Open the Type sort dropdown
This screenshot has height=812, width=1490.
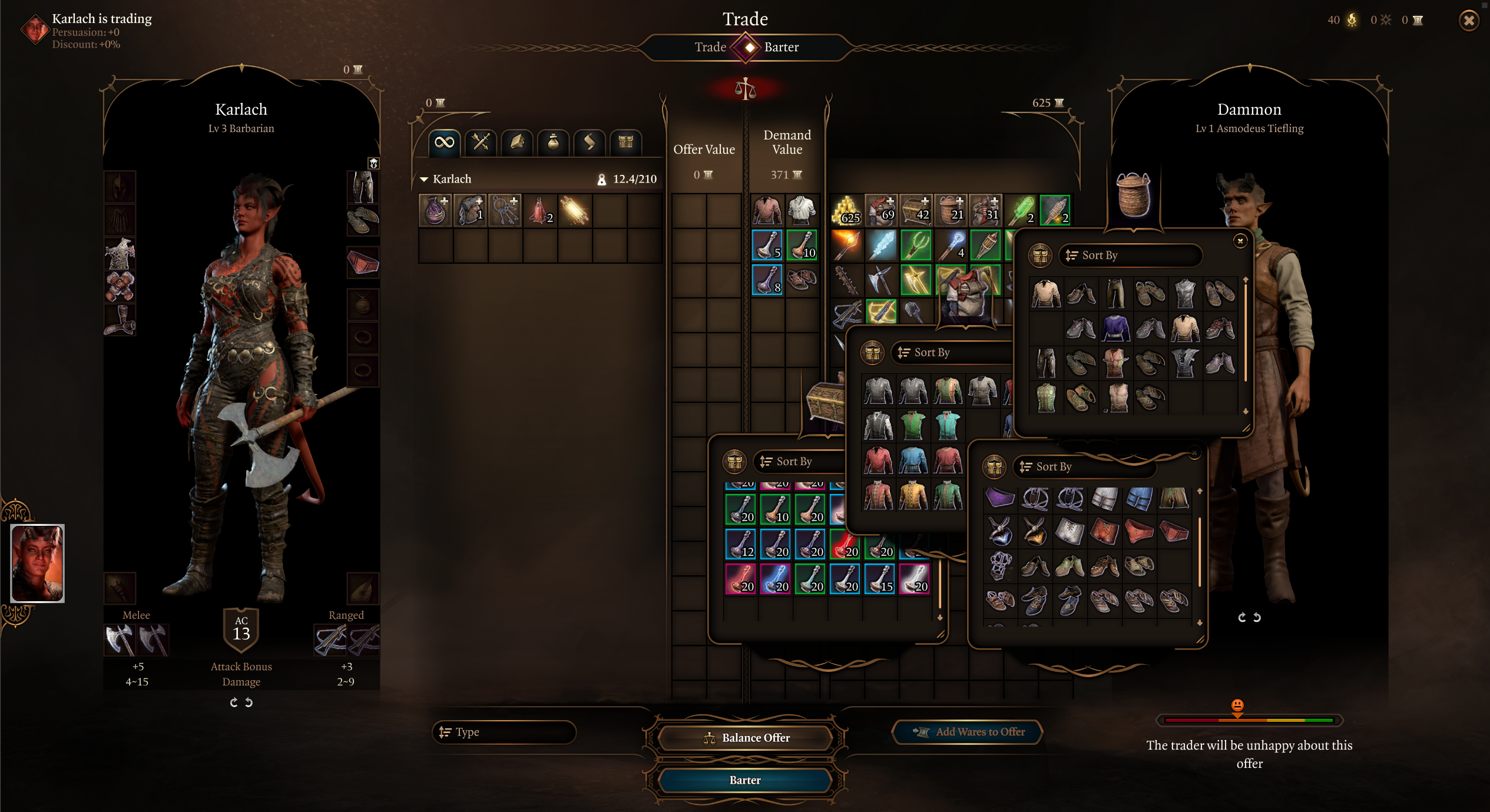pos(504,732)
